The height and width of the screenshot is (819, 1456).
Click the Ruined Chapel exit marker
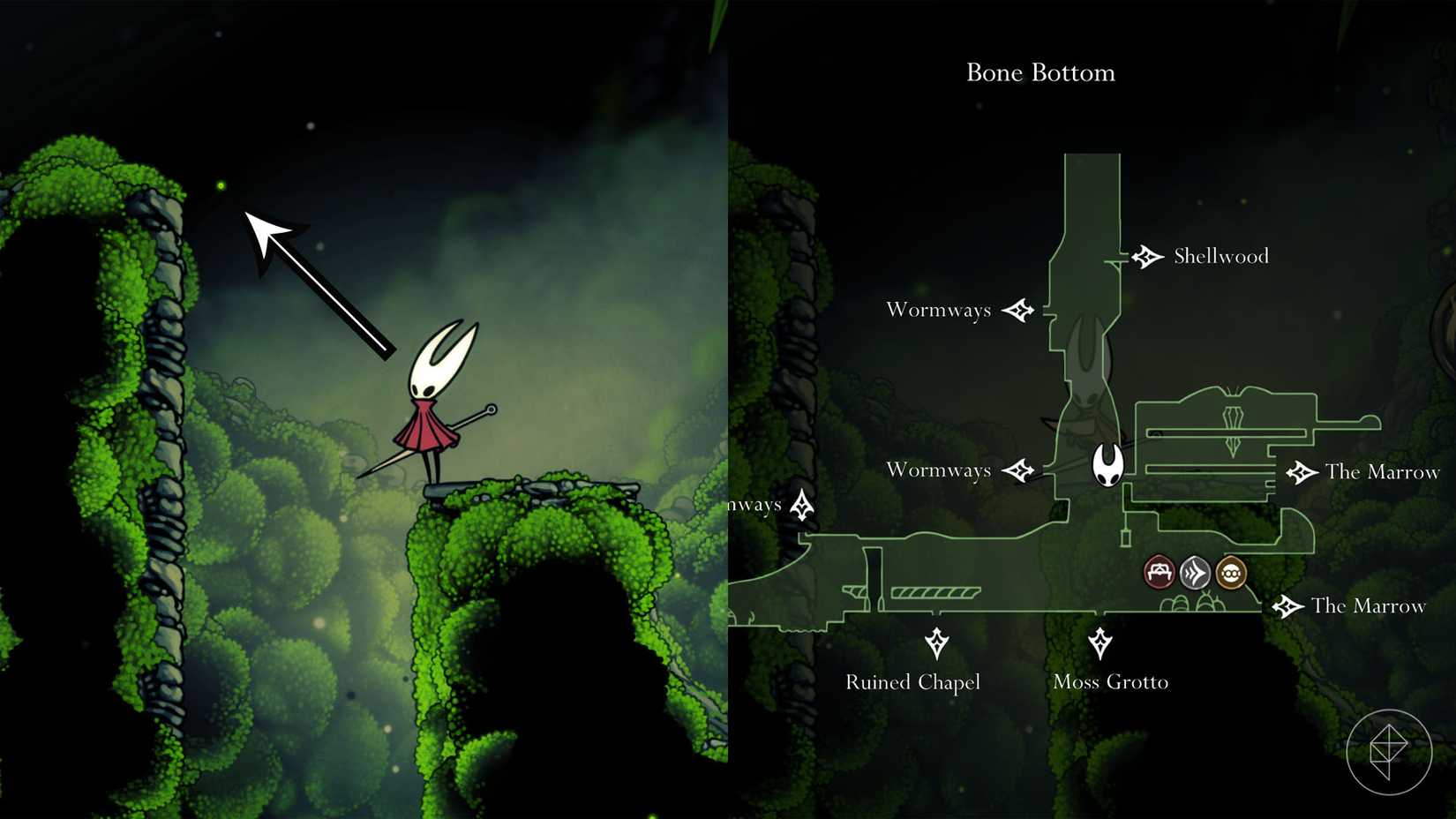(936, 643)
